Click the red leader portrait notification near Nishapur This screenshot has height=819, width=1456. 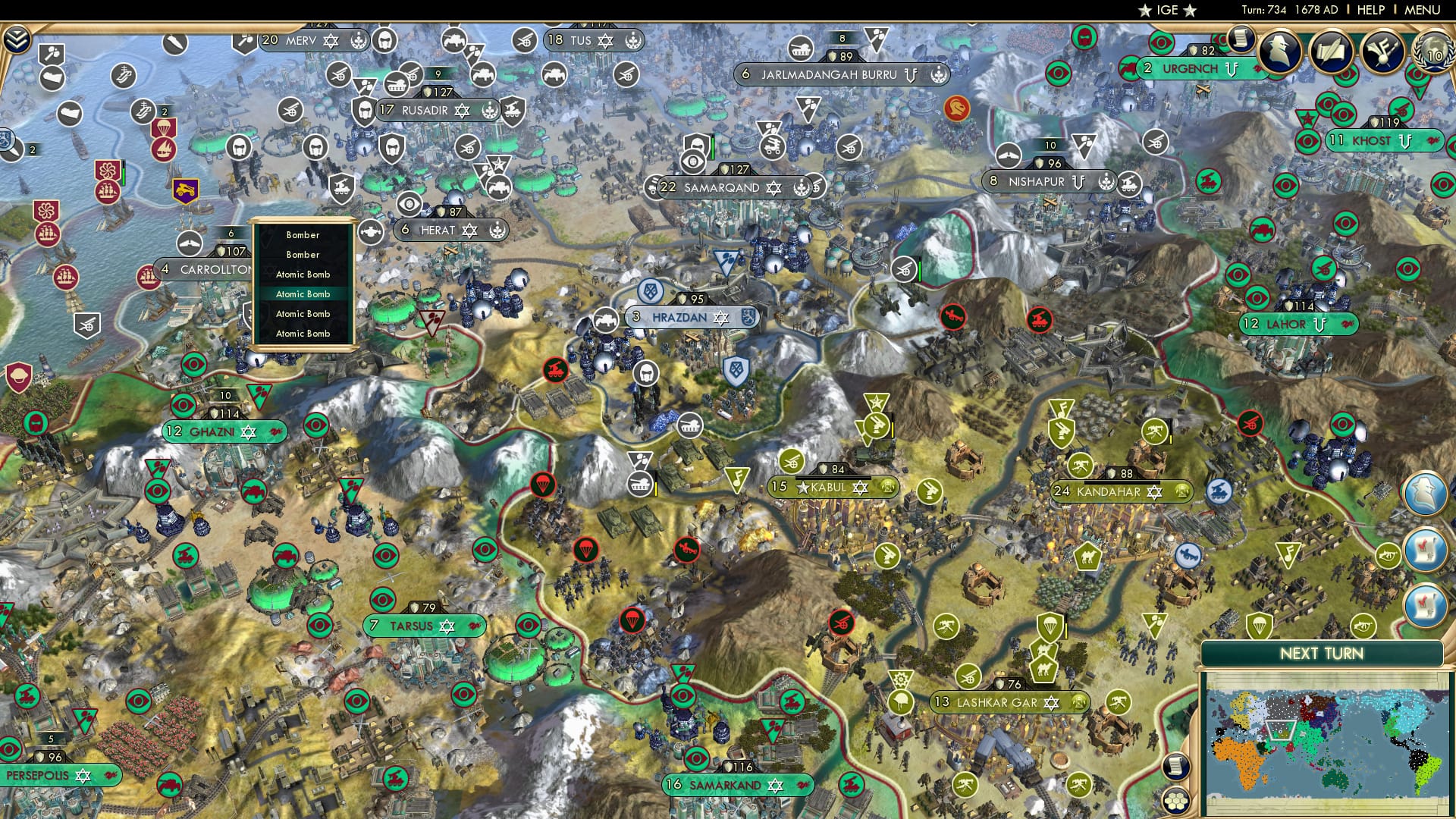(957, 108)
